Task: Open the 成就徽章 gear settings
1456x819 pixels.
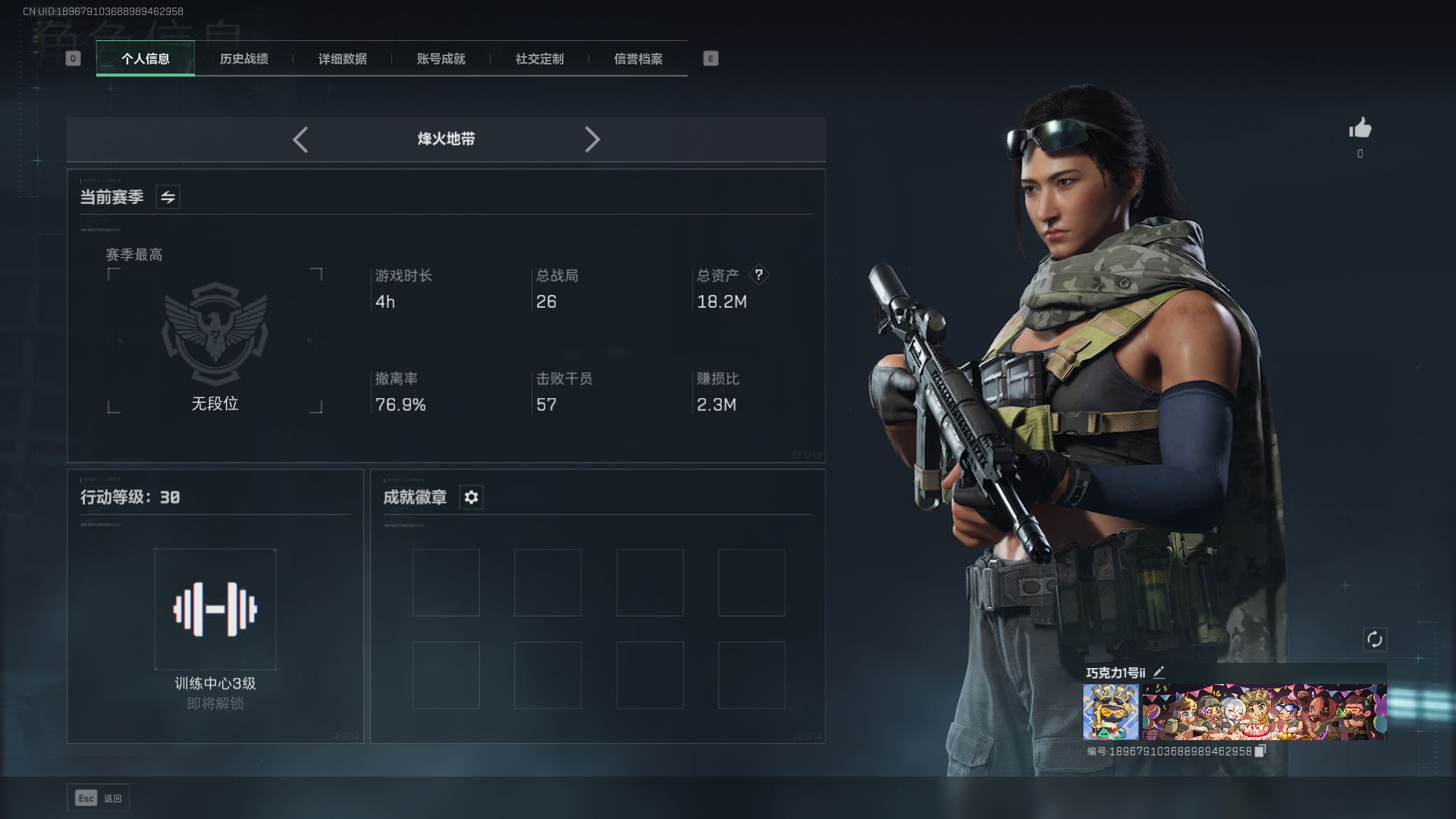Action: (x=471, y=497)
